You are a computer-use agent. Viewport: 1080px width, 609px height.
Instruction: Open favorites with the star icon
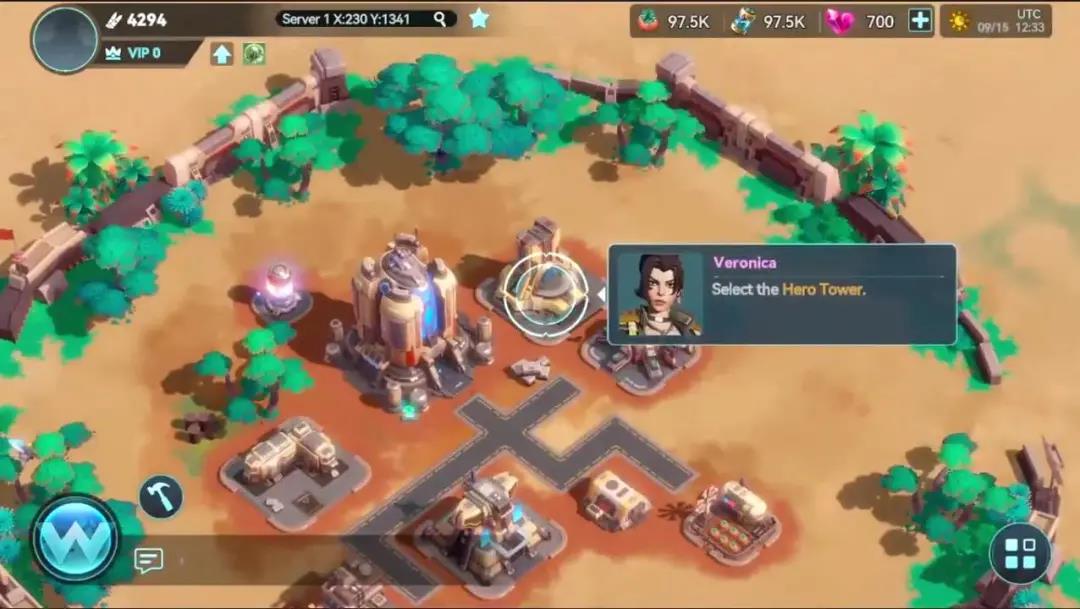pos(480,18)
